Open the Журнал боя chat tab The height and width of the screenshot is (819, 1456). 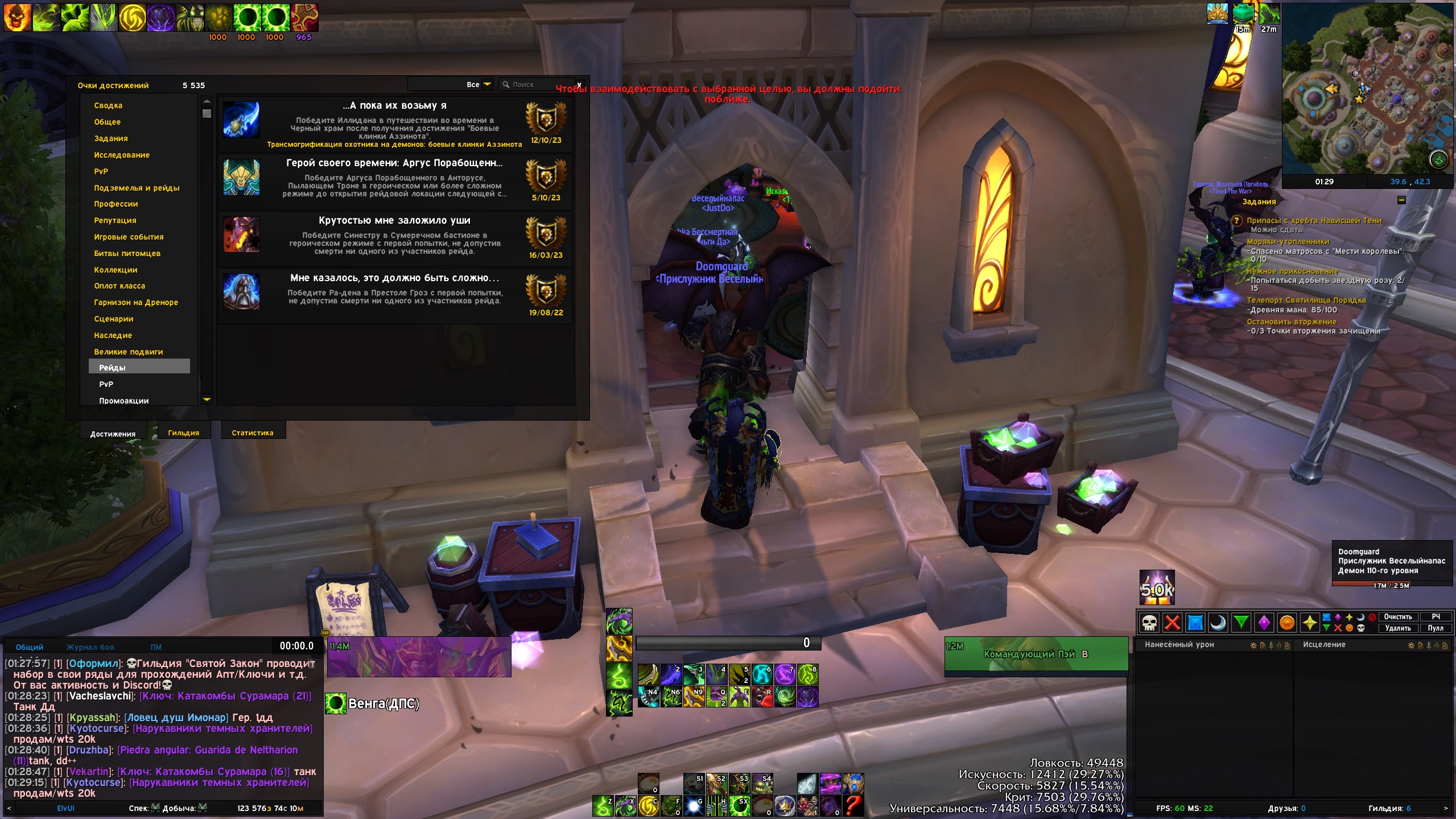[90, 648]
